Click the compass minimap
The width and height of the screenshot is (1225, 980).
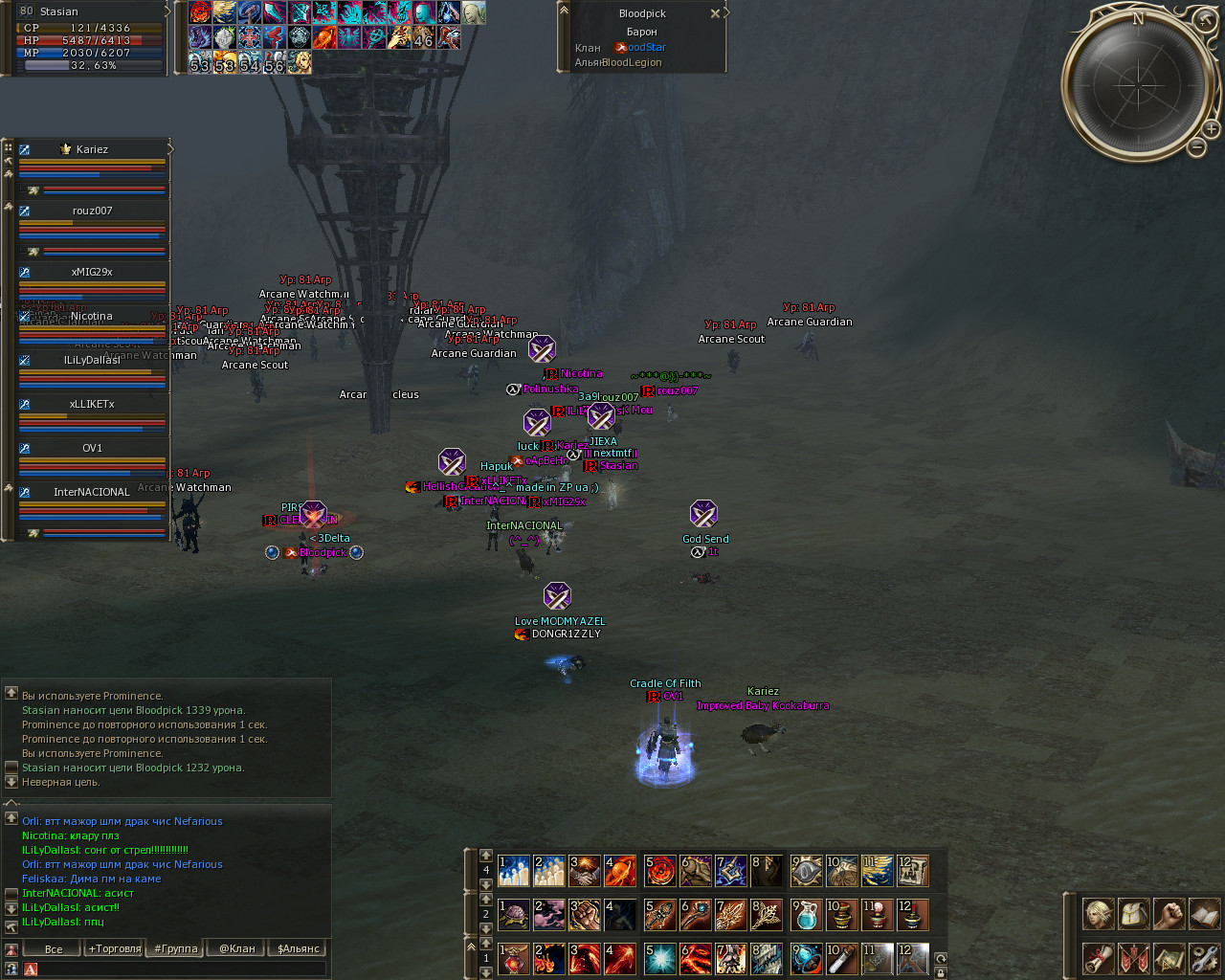pyautogui.click(x=1138, y=83)
